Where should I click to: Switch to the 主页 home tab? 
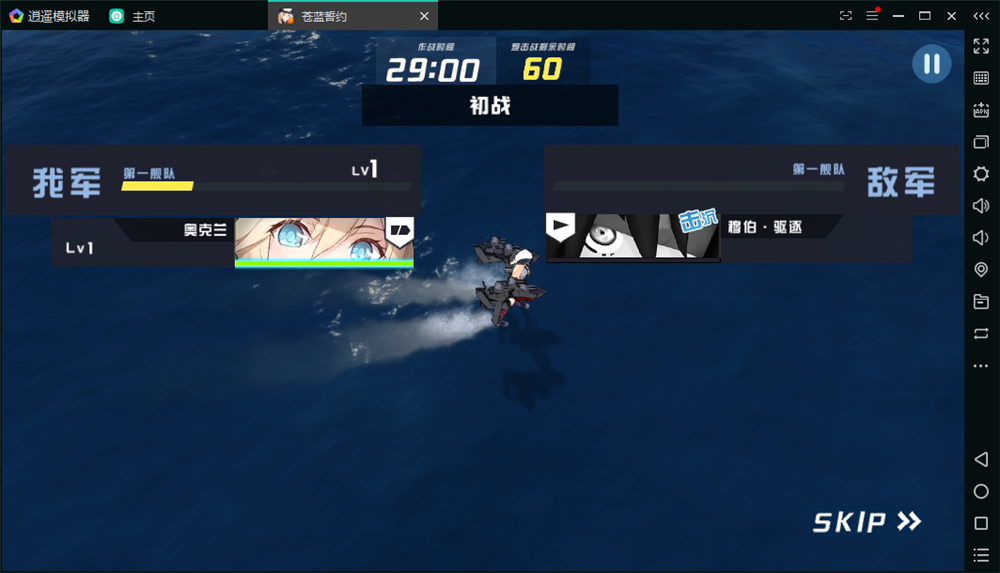click(x=133, y=16)
